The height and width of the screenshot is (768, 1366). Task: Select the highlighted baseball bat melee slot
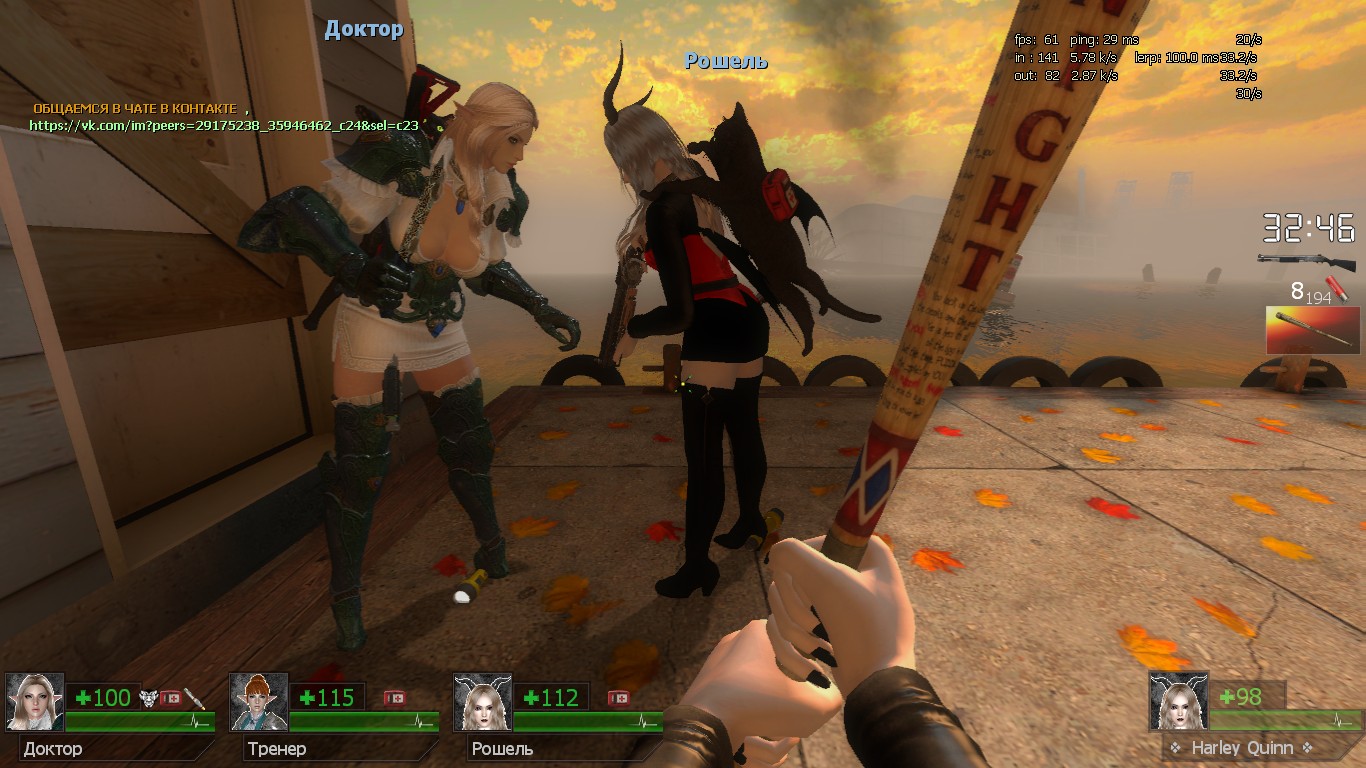pyautogui.click(x=1312, y=330)
